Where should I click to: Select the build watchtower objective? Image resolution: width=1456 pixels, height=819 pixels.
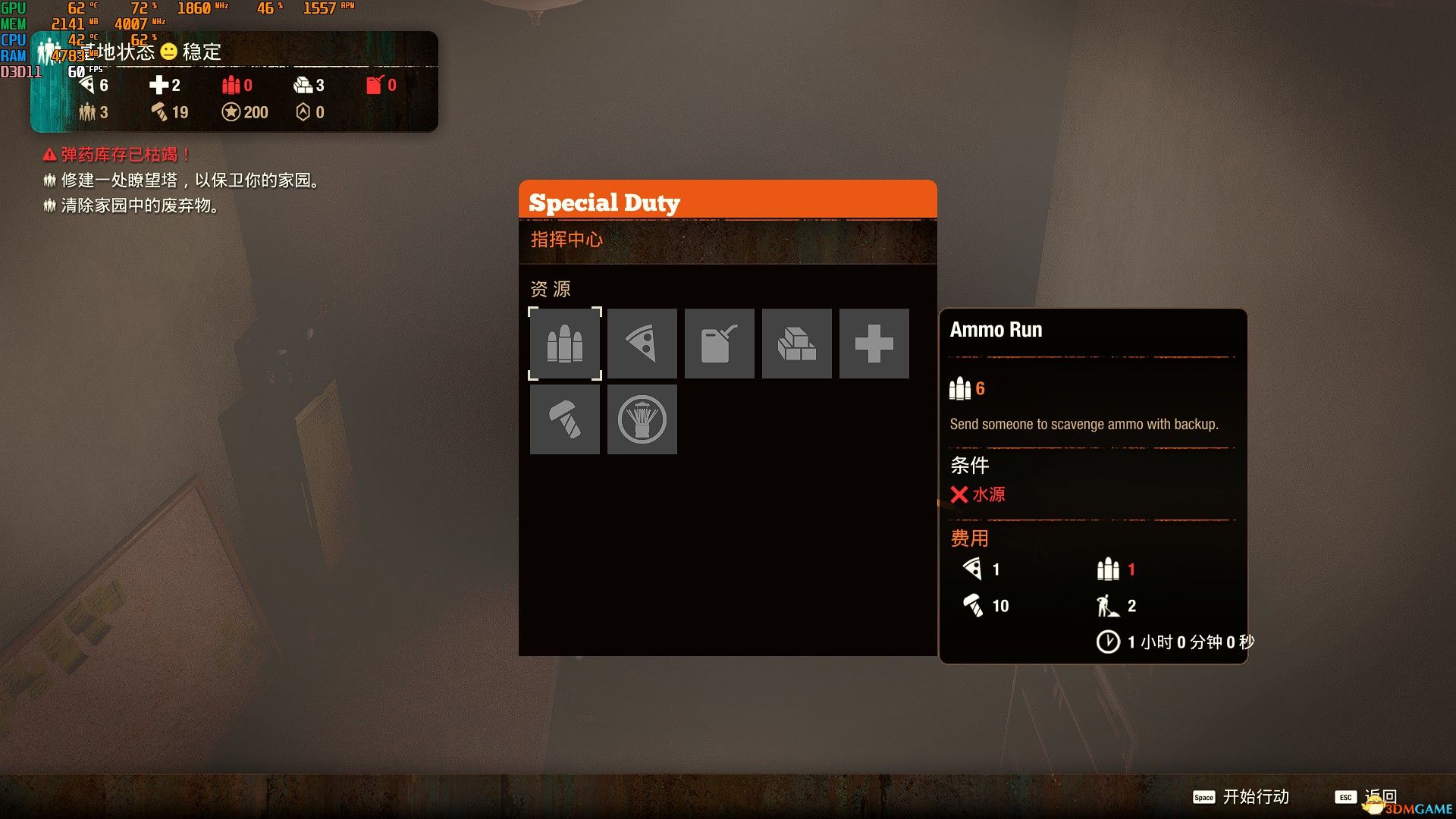coord(182,180)
